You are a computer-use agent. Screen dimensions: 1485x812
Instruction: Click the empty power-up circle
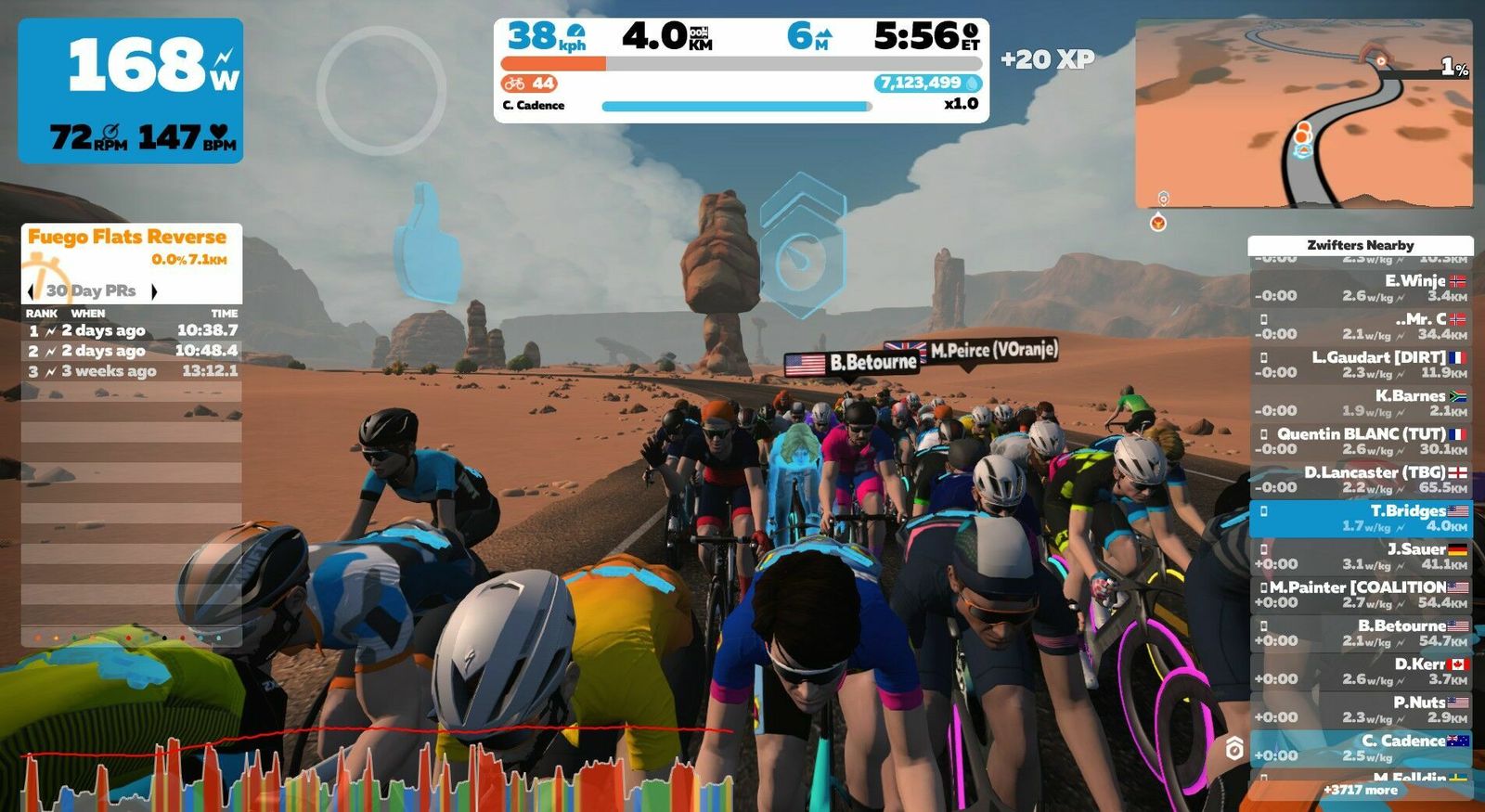(381, 90)
